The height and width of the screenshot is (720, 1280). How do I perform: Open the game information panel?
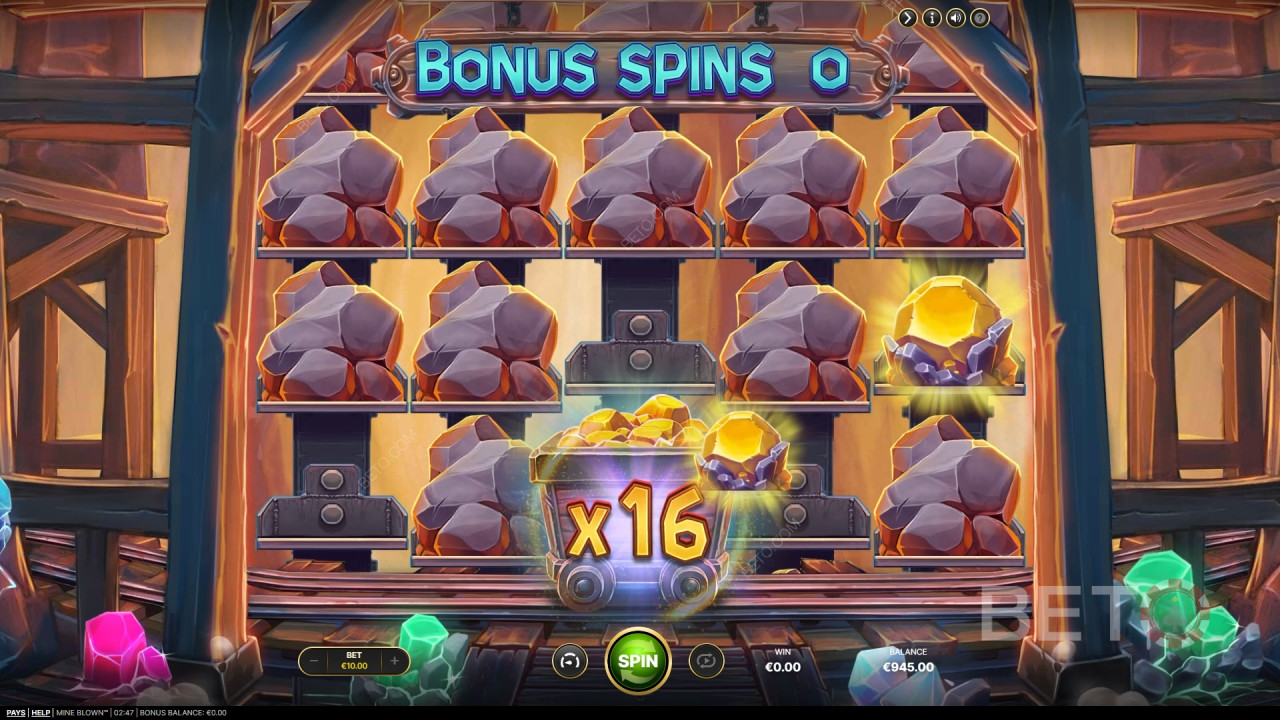tap(932, 18)
